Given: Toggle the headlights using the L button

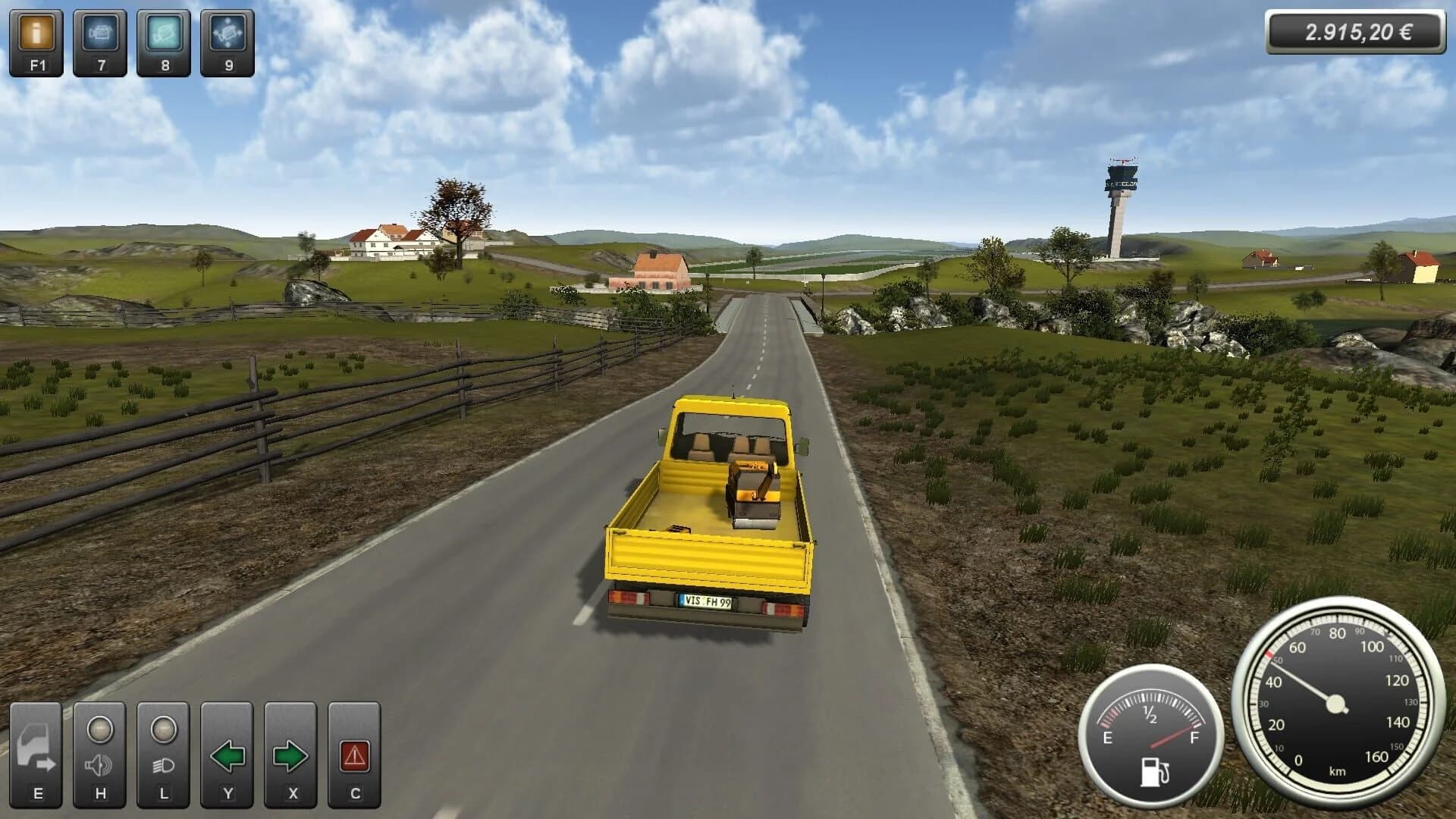Looking at the screenshot, I should point(162,749).
